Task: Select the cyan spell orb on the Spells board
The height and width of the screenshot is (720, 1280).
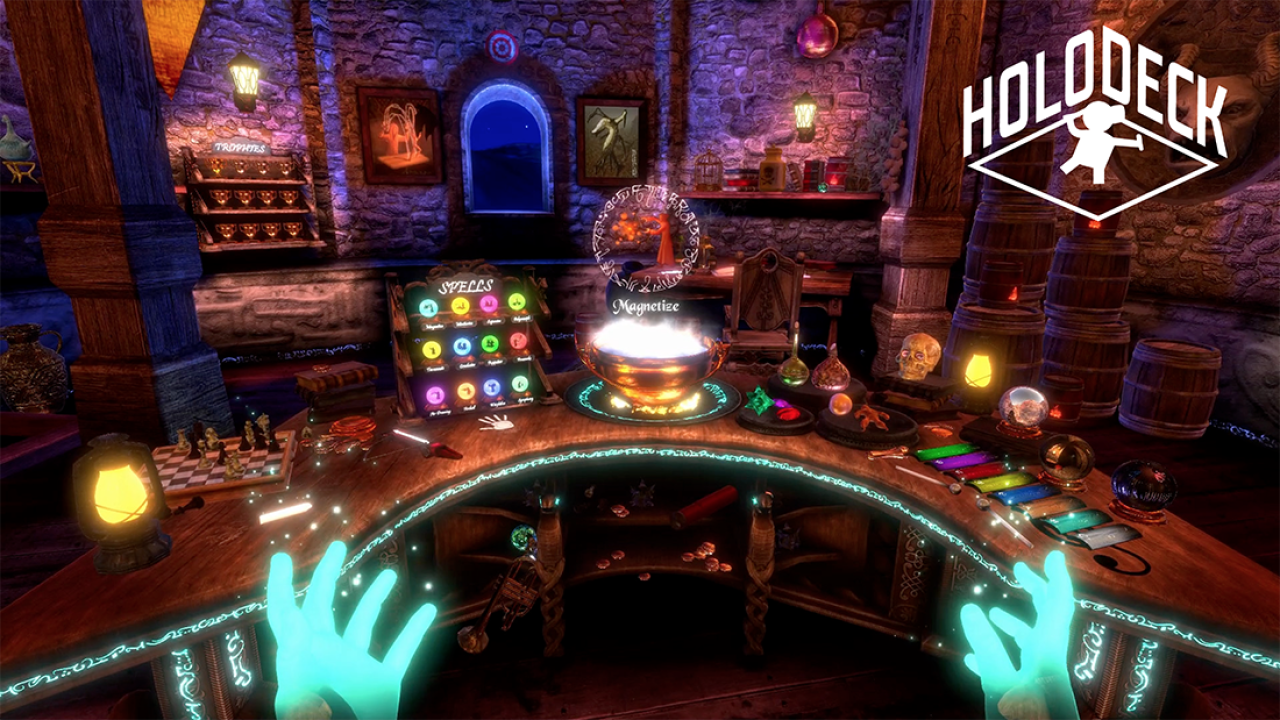Action: point(429,307)
